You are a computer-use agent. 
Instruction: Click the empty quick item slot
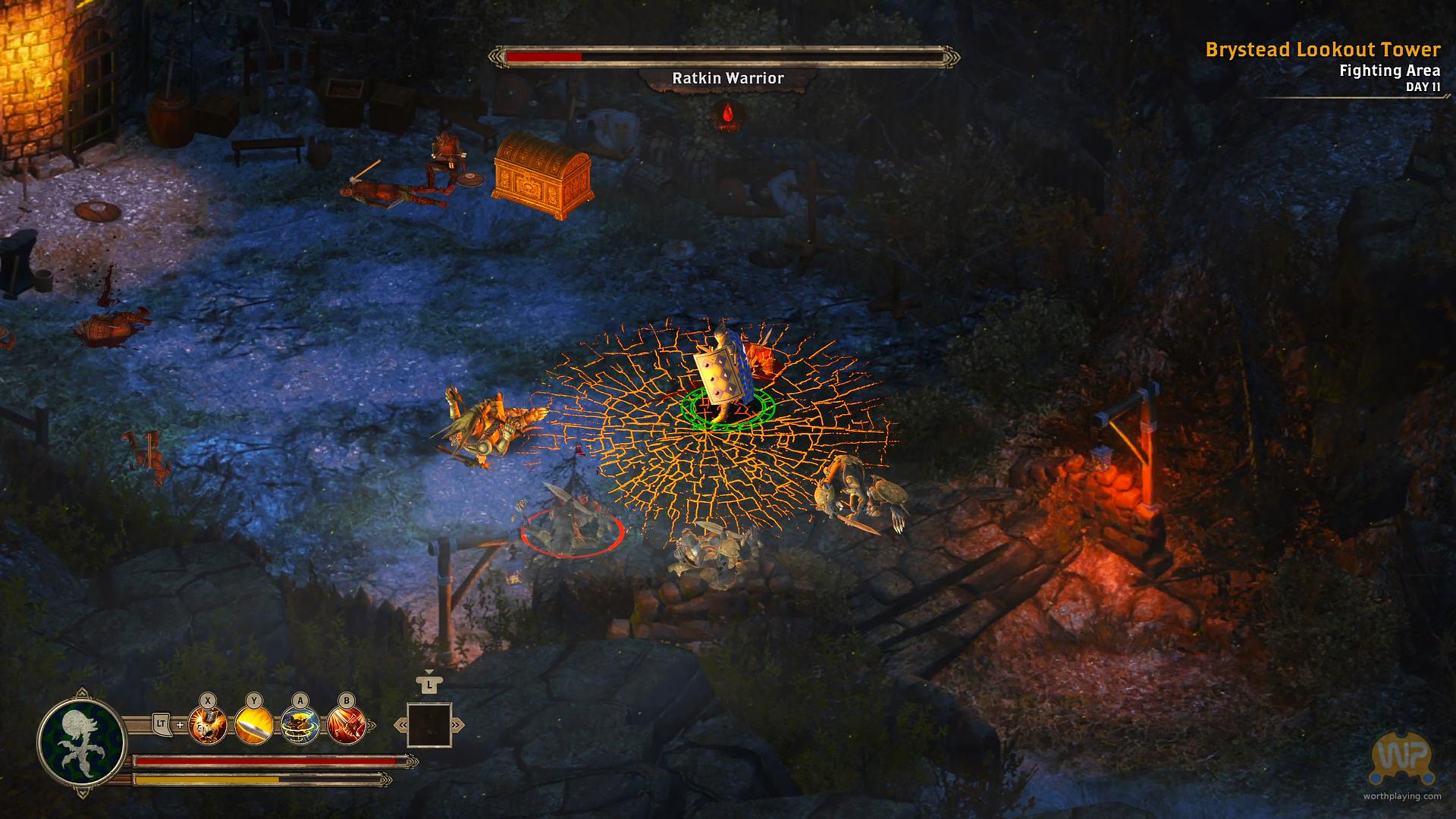click(429, 726)
